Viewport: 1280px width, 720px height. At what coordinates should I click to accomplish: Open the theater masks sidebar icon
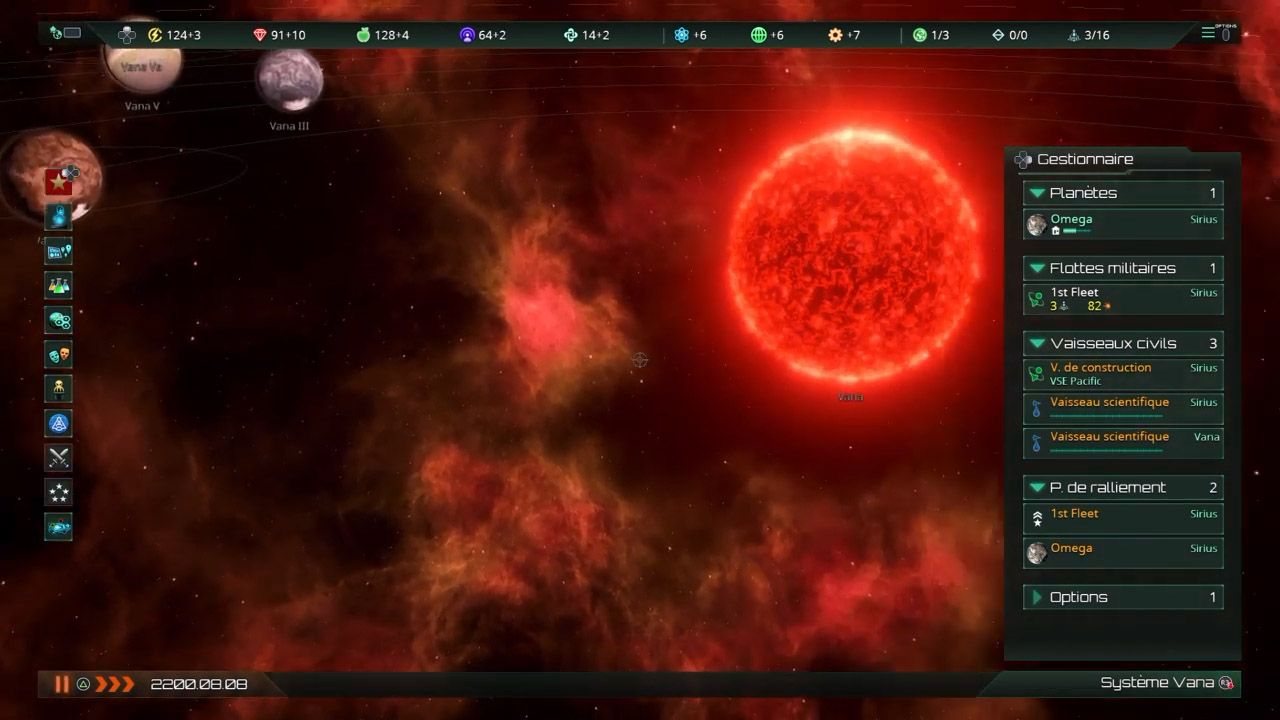pyautogui.click(x=58, y=355)
